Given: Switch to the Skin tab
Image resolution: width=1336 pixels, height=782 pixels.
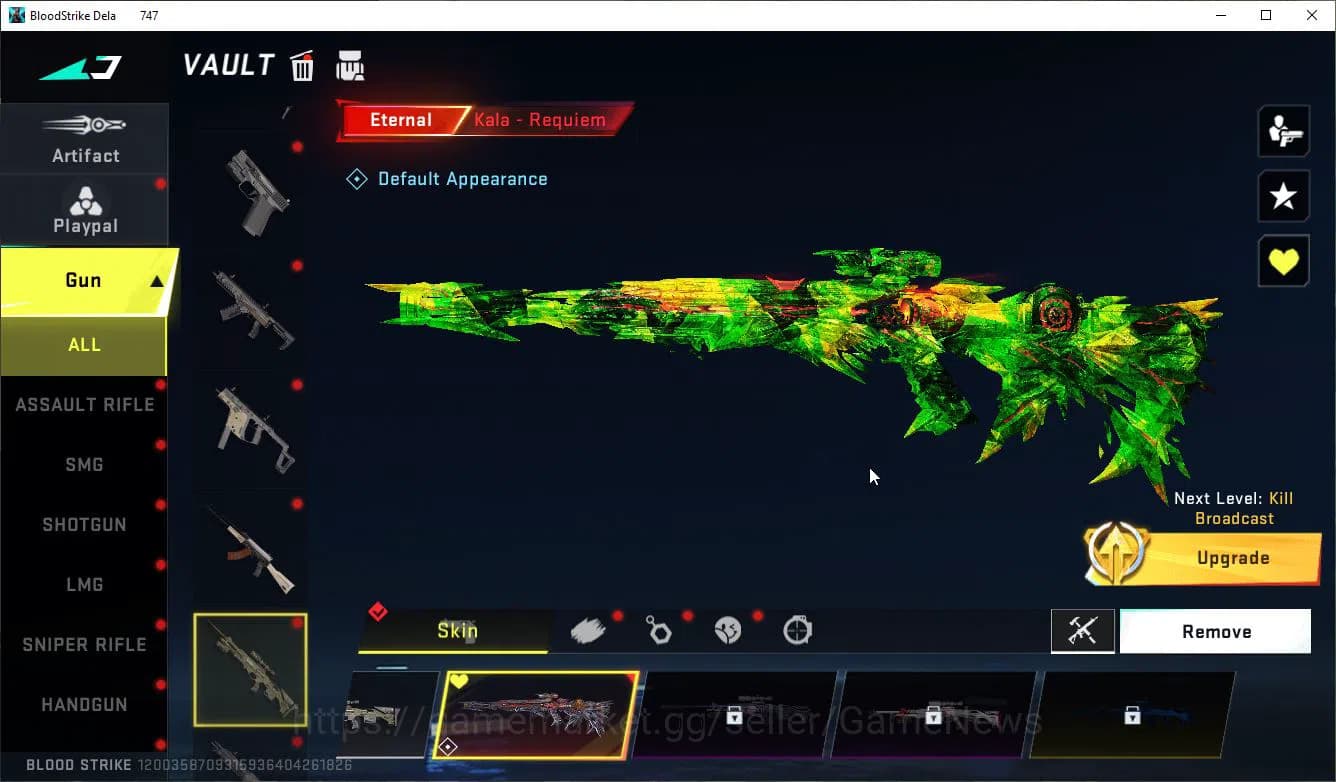Looking at the screenshot, I should coord(458,630).
